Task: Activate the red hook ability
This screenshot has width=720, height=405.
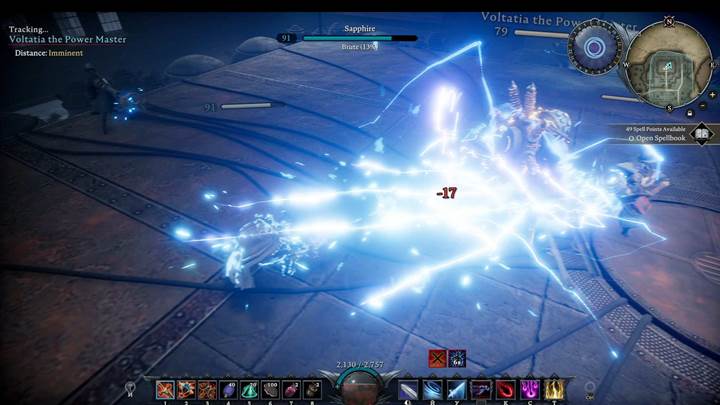Action: coord(505,389)
